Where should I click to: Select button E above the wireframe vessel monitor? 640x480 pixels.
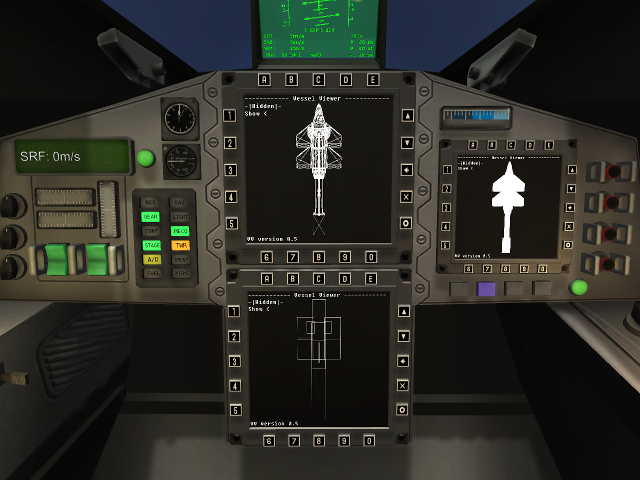coord(372,79)
